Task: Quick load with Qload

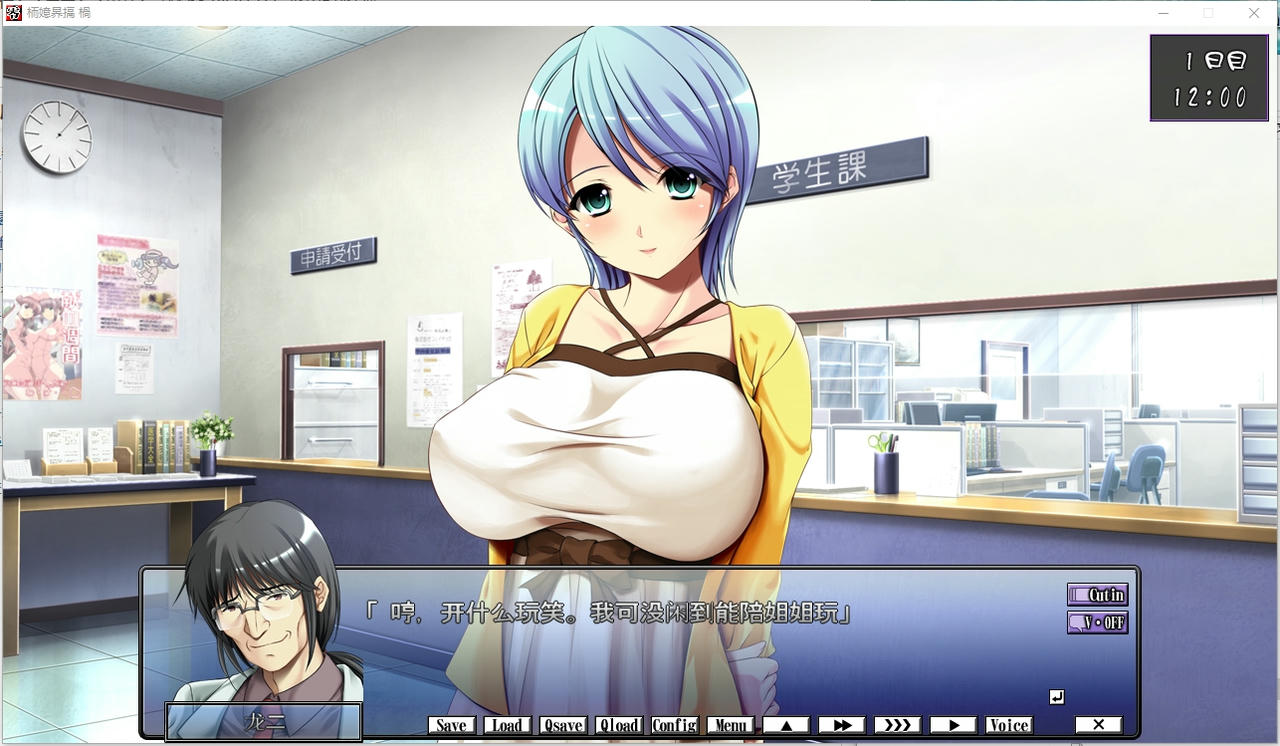Action: point(619,725)
